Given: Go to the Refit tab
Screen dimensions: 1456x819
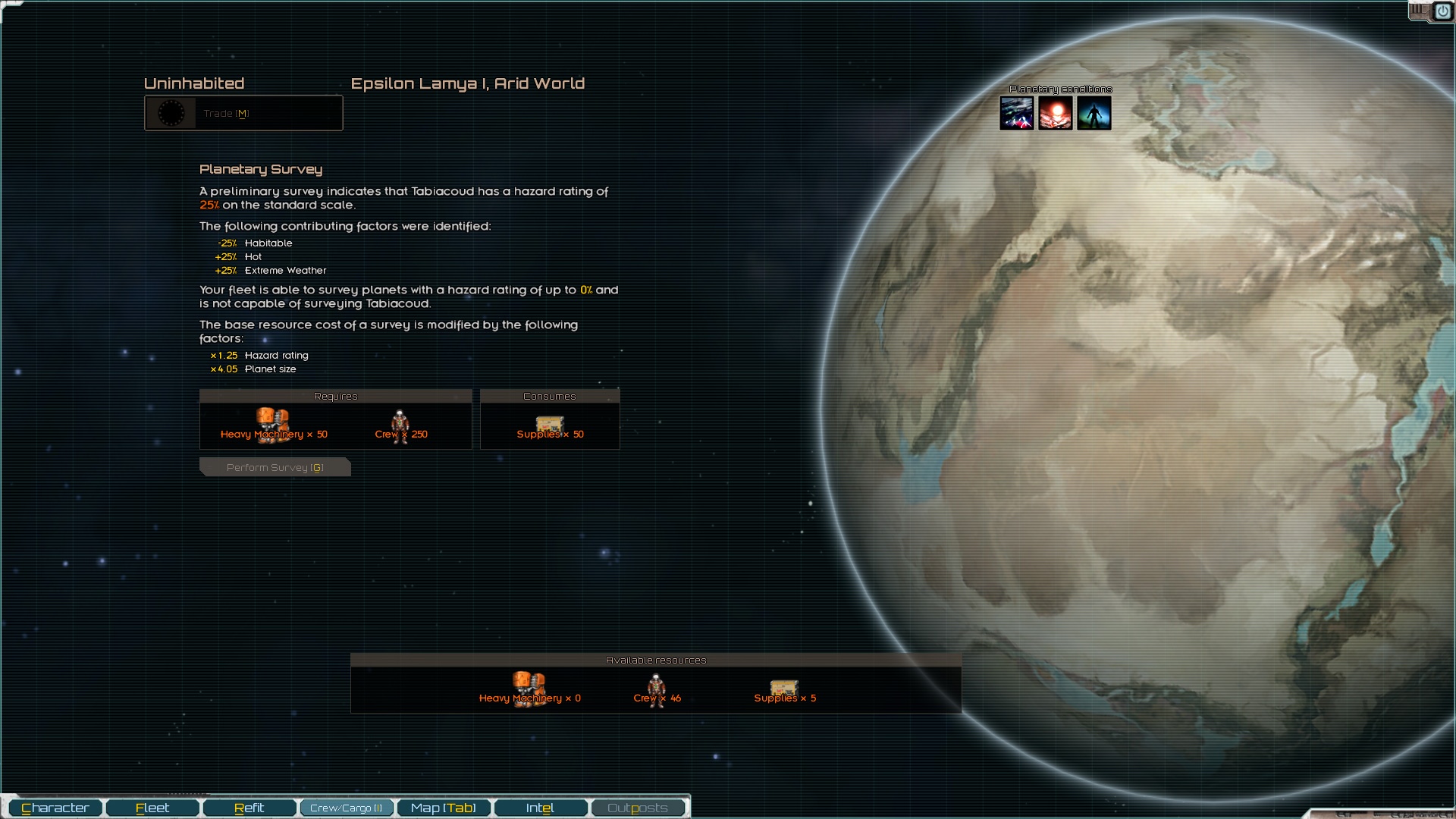Looking at the screenshot, I should pyautogui.click(x=249, y=808).
